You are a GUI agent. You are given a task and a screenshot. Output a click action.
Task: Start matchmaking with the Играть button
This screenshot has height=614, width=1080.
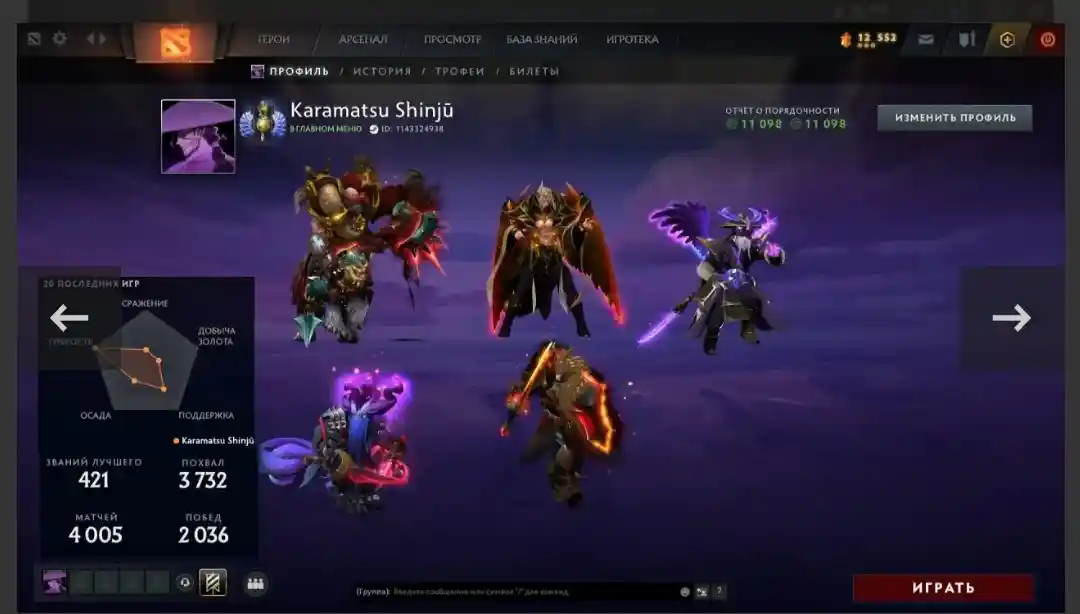943,588
